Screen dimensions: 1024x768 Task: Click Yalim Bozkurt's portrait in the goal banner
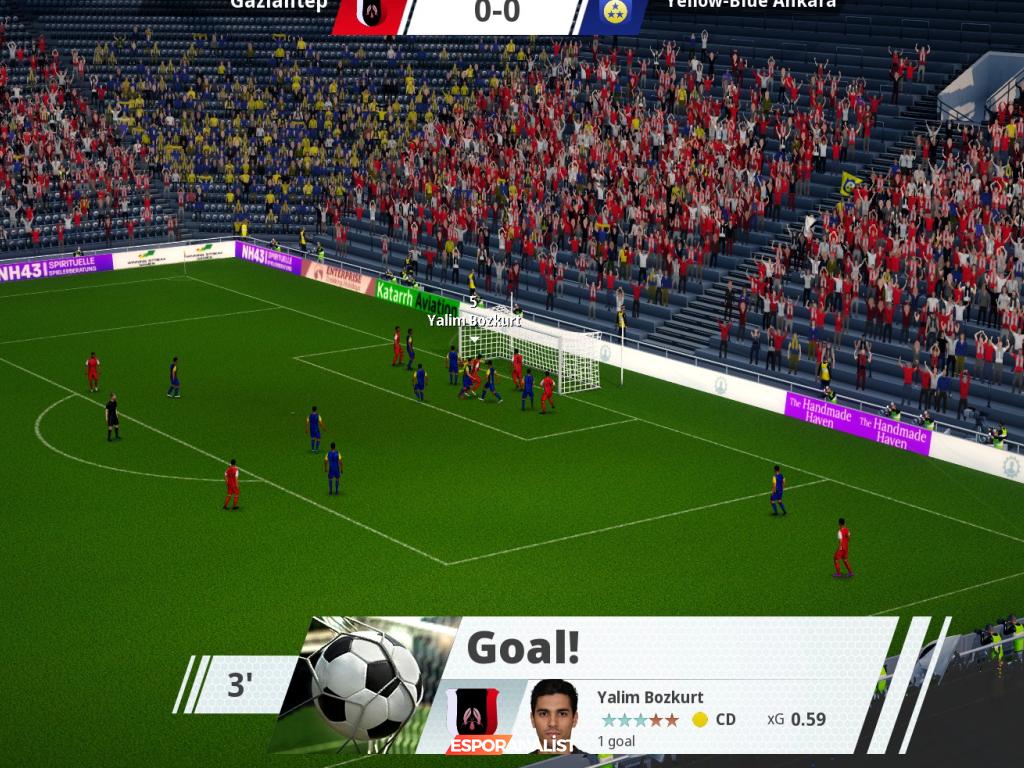tap(554, 714)
